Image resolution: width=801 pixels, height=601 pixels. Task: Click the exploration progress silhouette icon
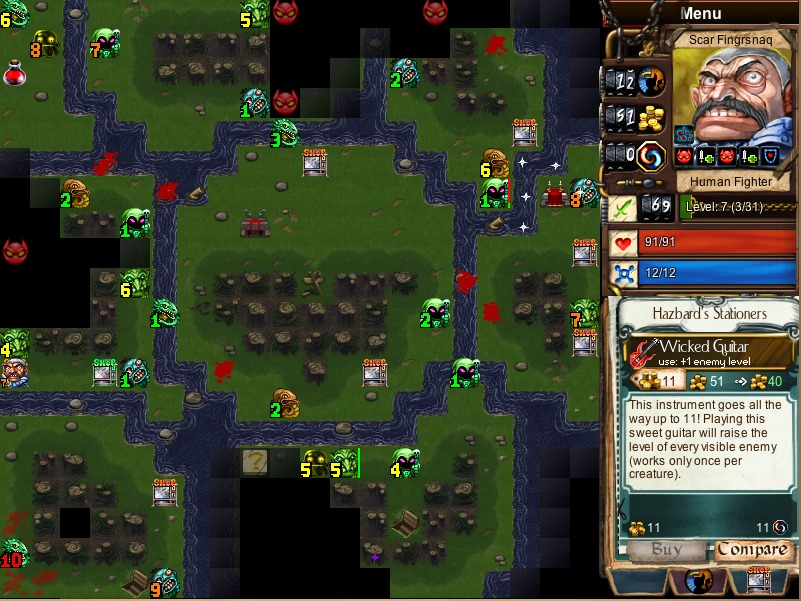click(652, 80)
